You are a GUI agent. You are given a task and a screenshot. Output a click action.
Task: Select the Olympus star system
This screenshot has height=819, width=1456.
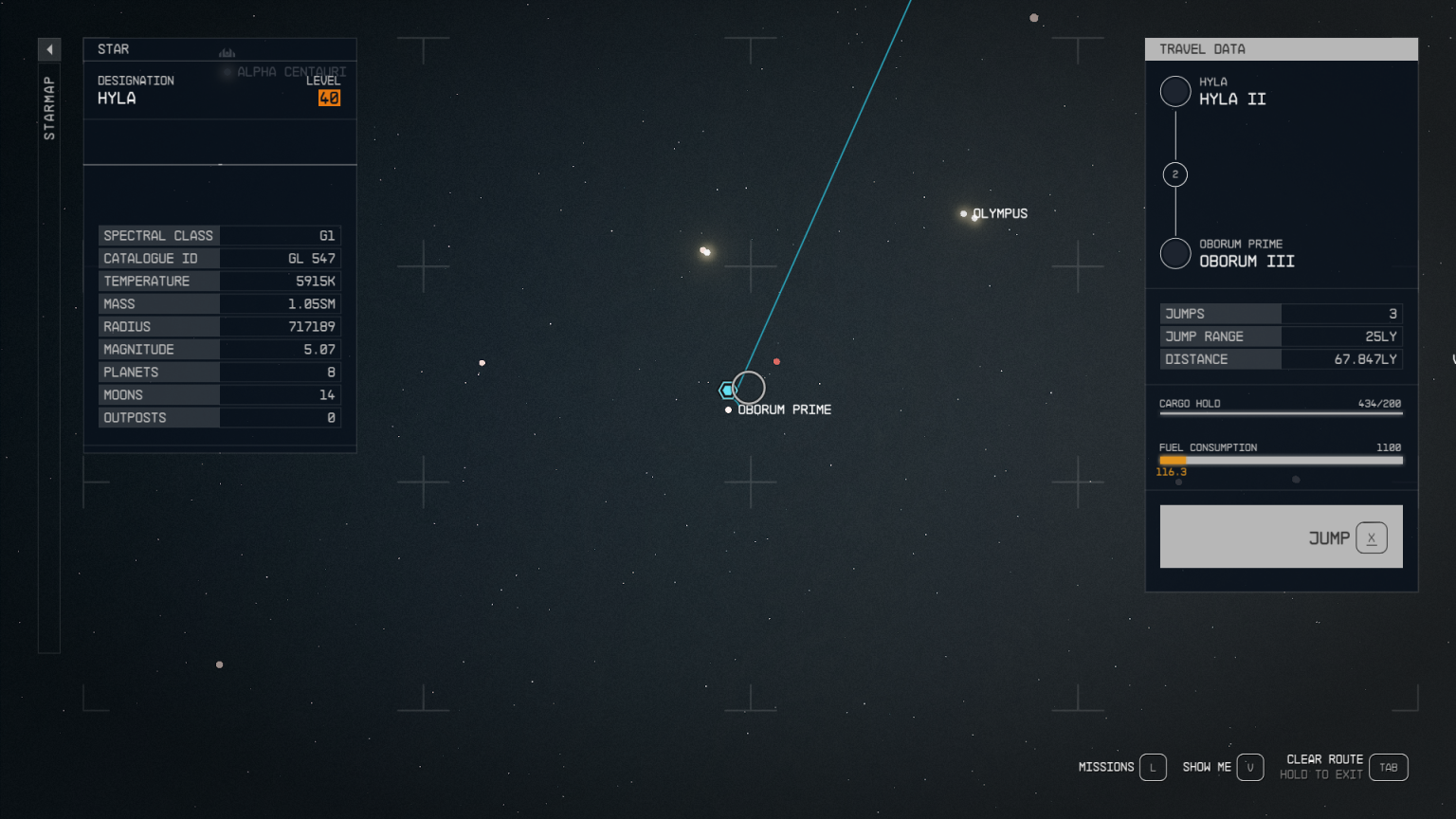(x=965, y=213)
